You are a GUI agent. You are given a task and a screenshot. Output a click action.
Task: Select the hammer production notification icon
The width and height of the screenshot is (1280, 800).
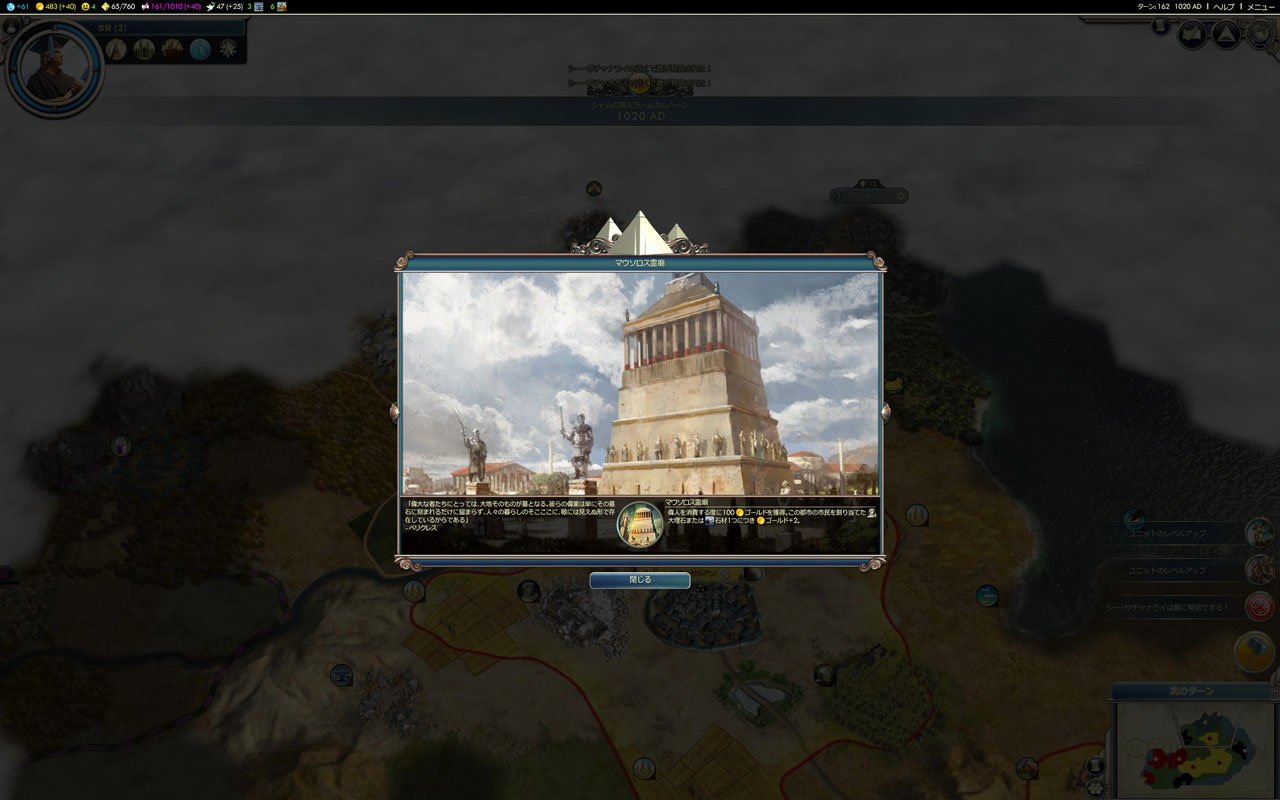tap(1254, 652)
